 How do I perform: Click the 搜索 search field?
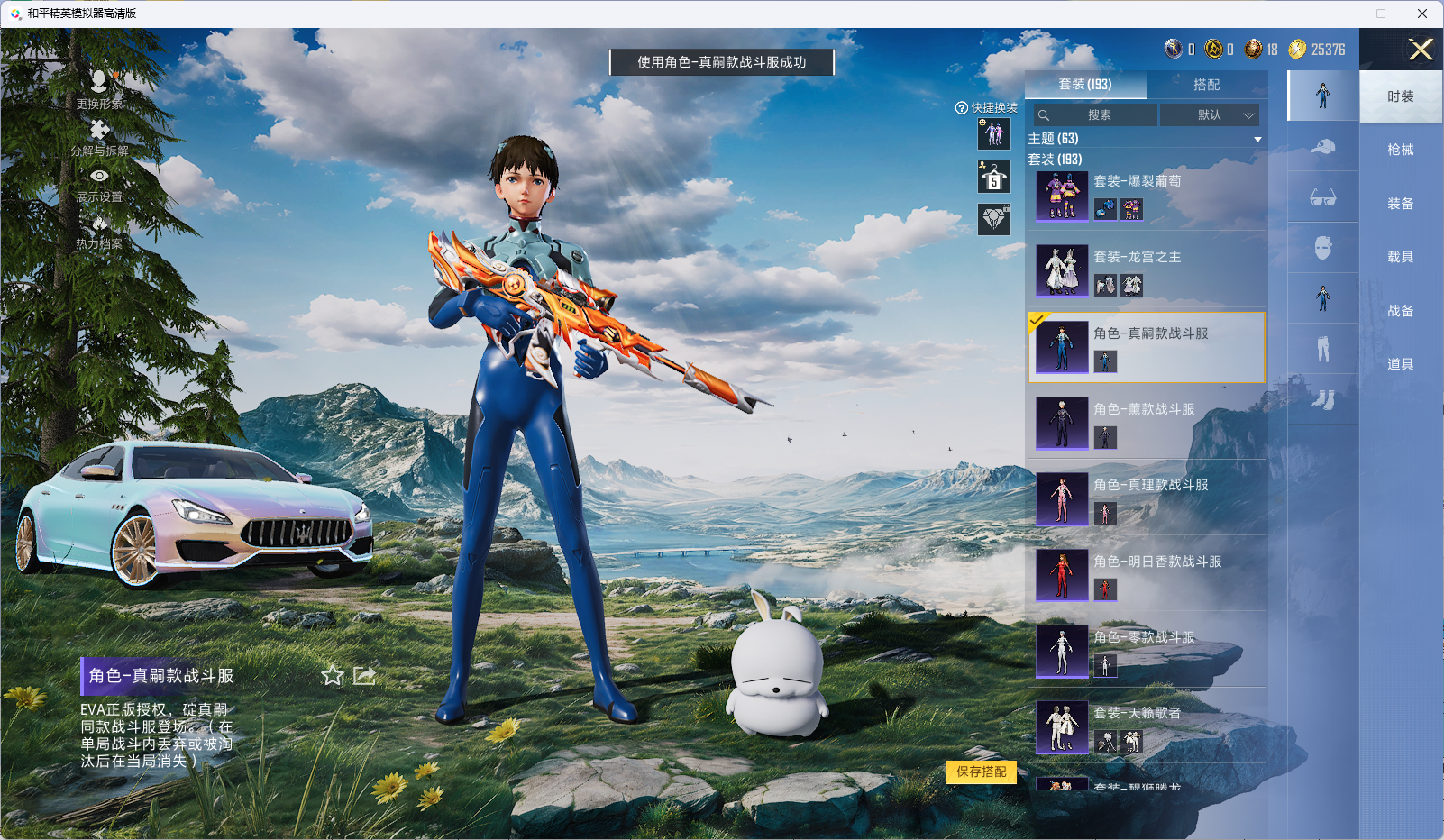[x=1097, y=115]
